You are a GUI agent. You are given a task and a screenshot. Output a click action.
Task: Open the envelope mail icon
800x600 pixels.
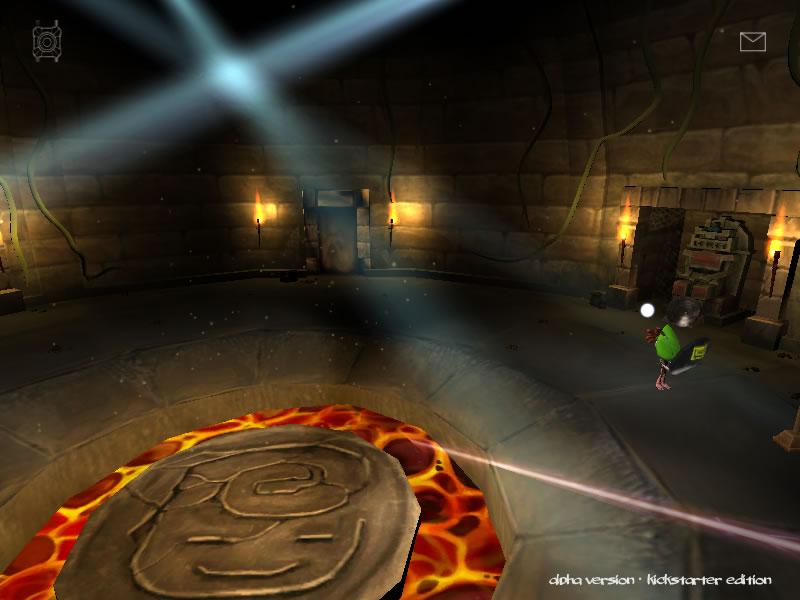[x=752, y=41]
